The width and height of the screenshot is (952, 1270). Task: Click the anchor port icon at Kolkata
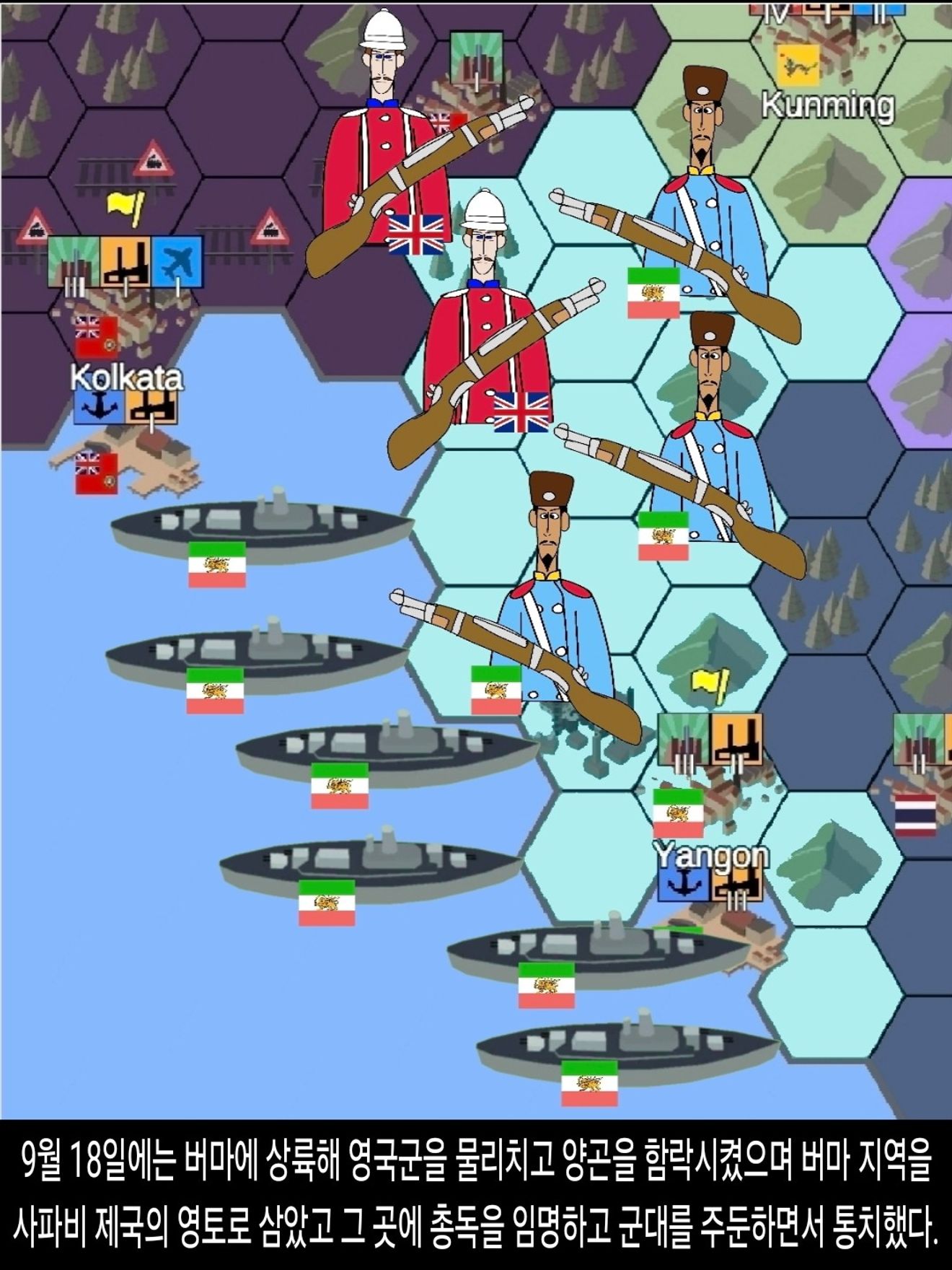(98, 408)
